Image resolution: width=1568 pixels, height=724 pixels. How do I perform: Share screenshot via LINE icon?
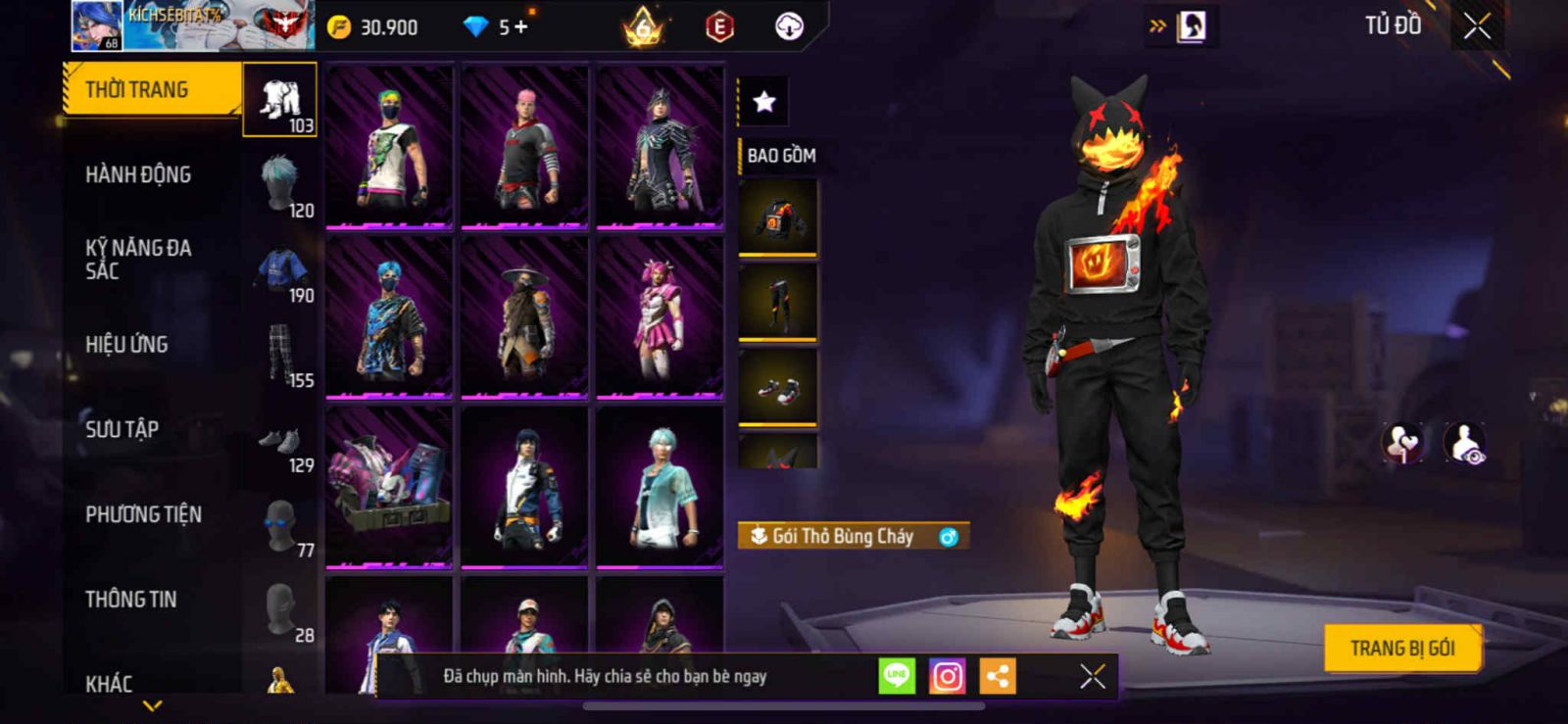tap(897, 676)
